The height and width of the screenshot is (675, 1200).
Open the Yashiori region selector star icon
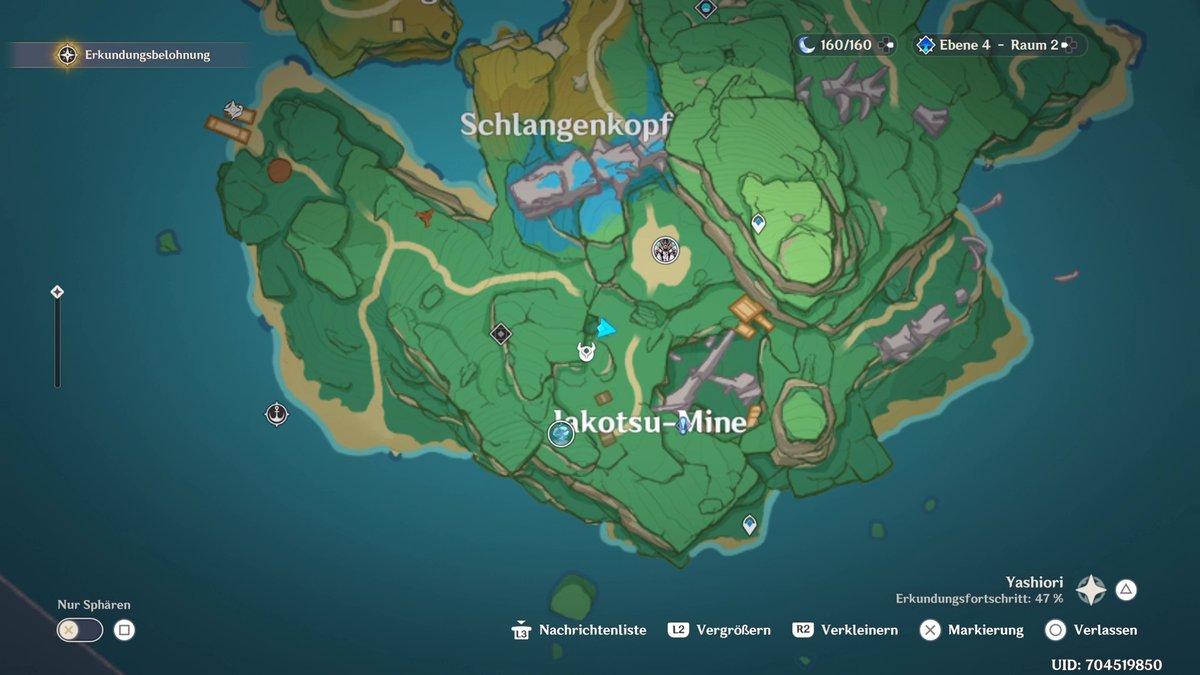[1090, 590]
